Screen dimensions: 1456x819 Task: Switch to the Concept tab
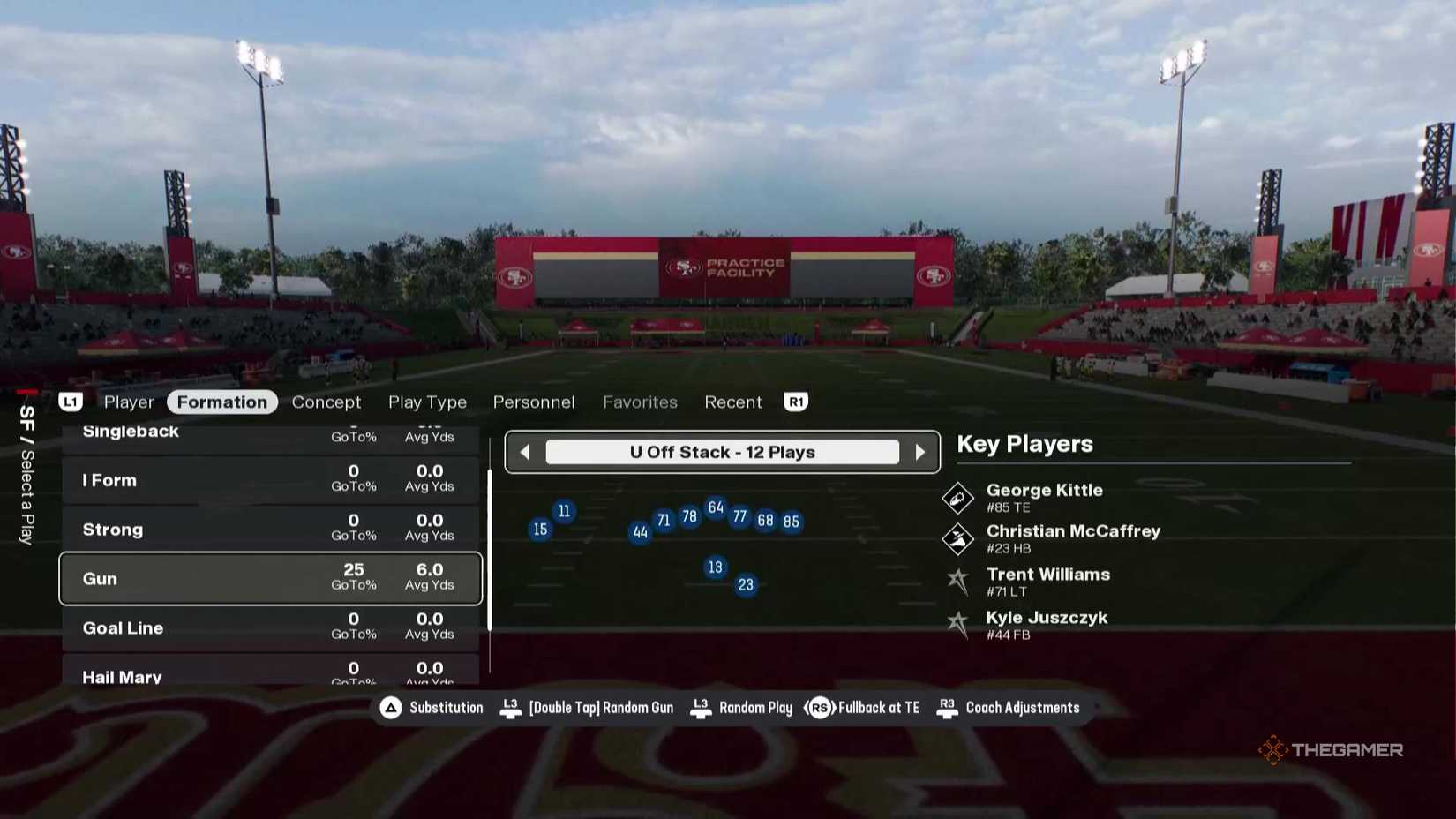tap(326, 402)
